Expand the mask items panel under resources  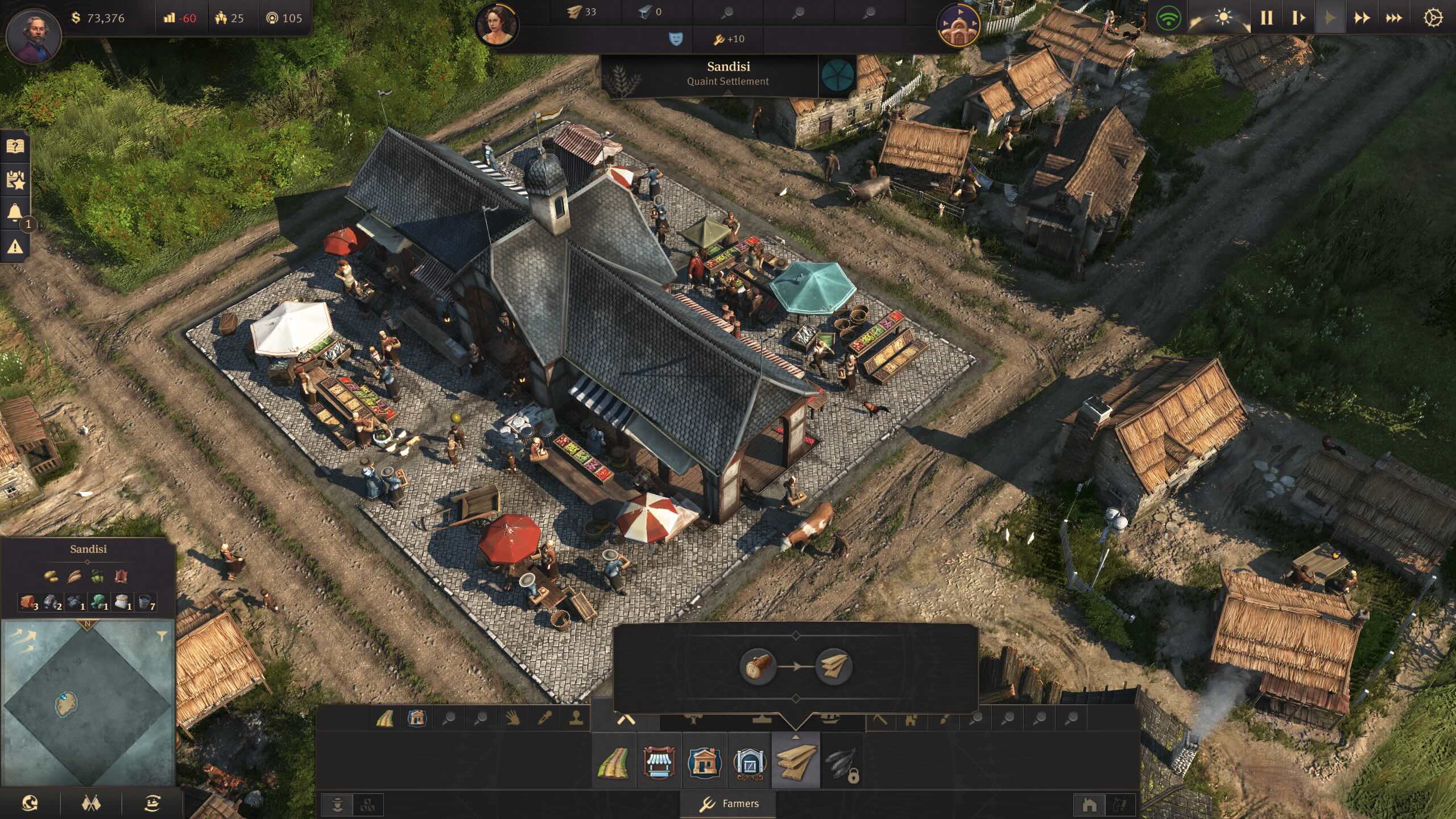pyautogui.click(x=677, y=40)
